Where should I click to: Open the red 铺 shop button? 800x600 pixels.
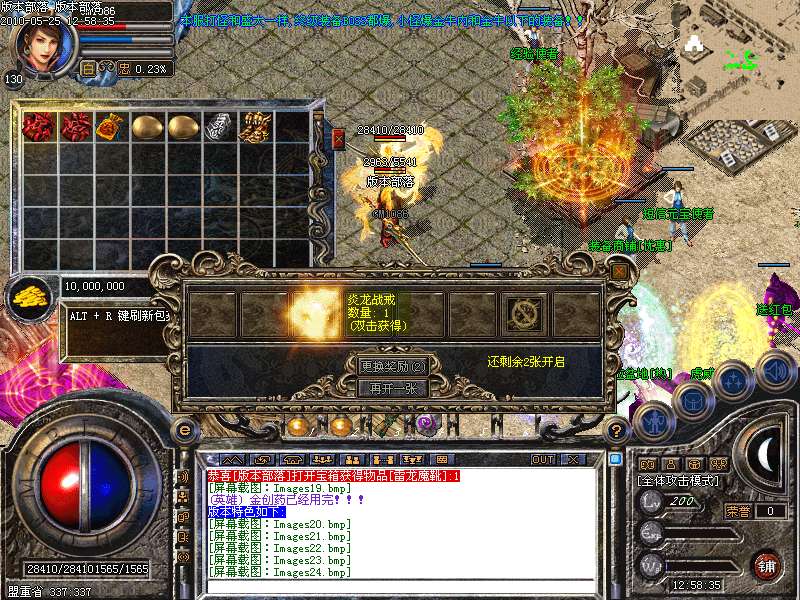(766, 565)
